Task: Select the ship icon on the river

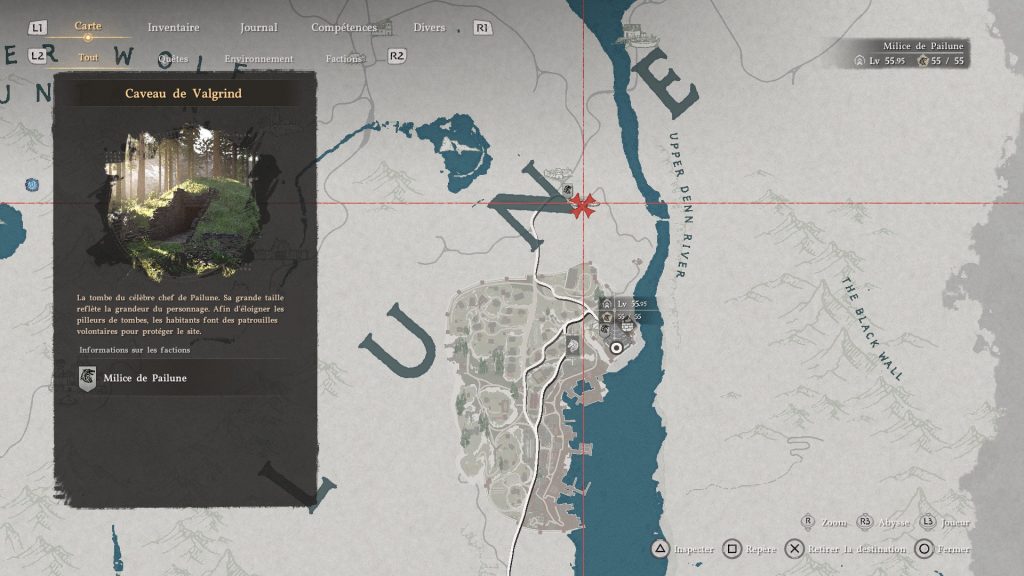Action: pos(634,34)
